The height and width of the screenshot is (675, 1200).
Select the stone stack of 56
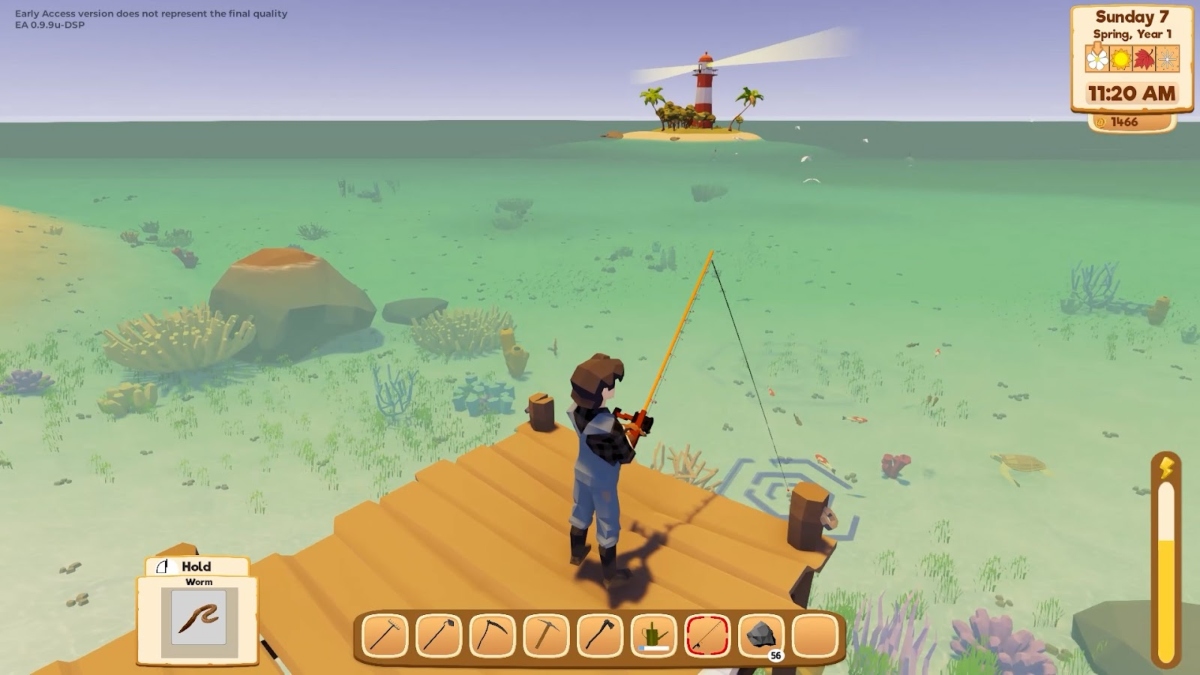tap(761, 636)
